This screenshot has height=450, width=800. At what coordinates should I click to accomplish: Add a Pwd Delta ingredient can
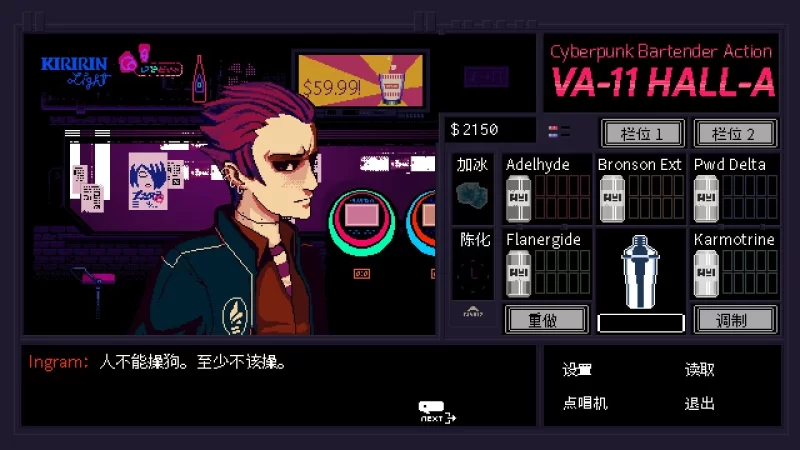[x=706, y=199]
